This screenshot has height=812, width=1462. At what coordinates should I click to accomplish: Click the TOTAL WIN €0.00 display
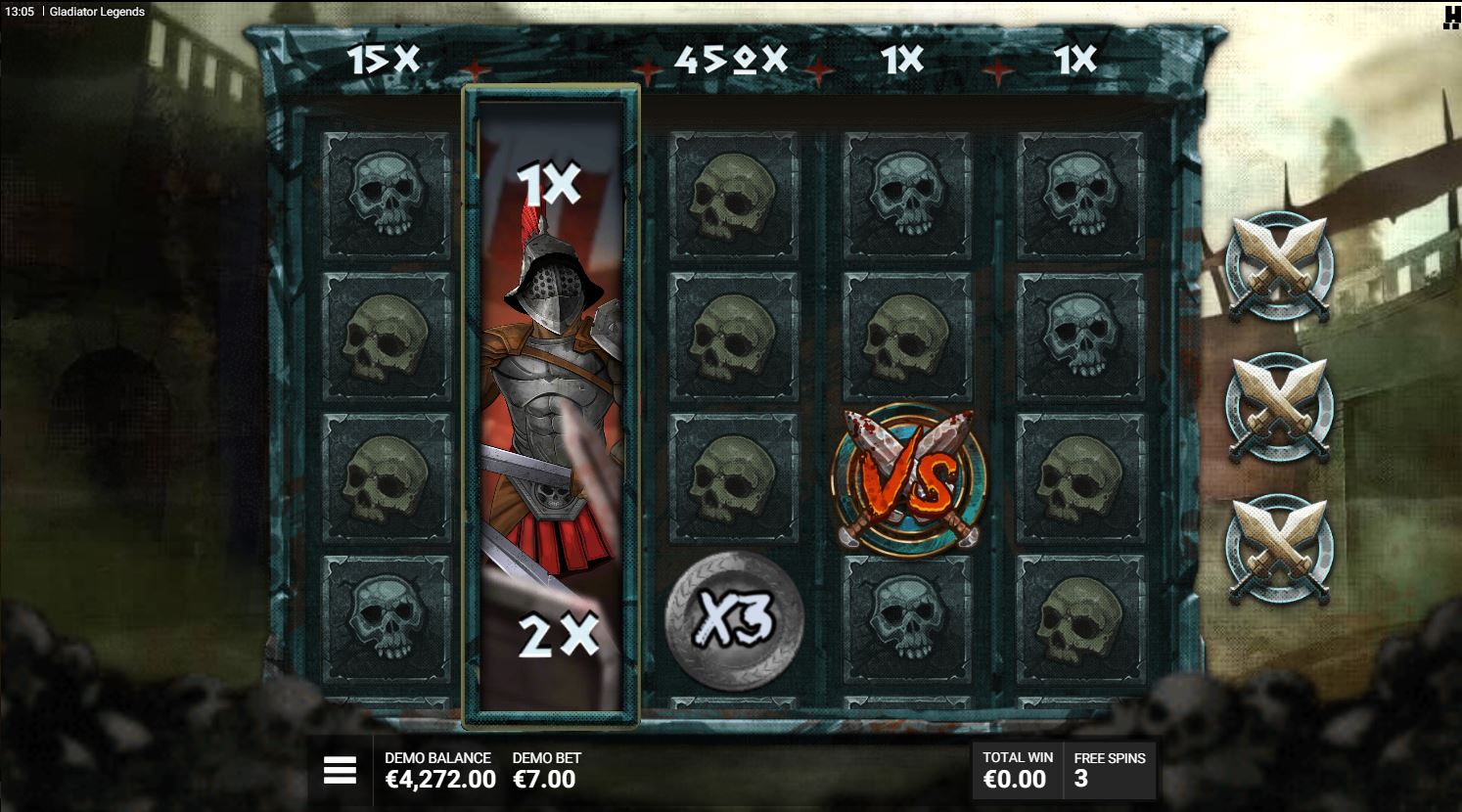[1017, 769]
